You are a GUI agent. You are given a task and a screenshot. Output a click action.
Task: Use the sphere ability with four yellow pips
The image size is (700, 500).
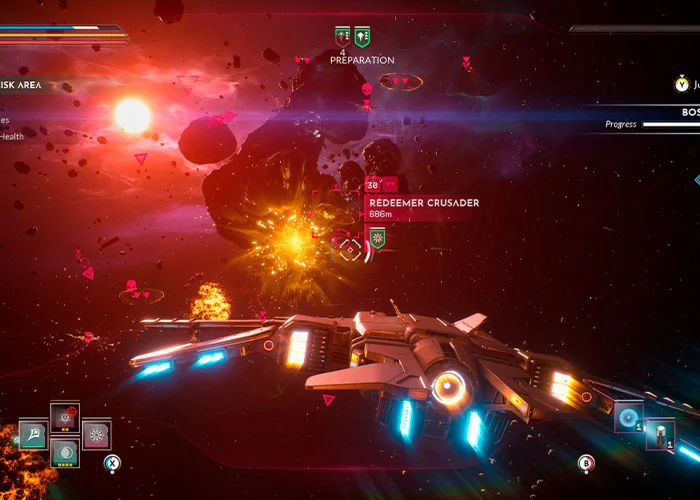(65, 453)
